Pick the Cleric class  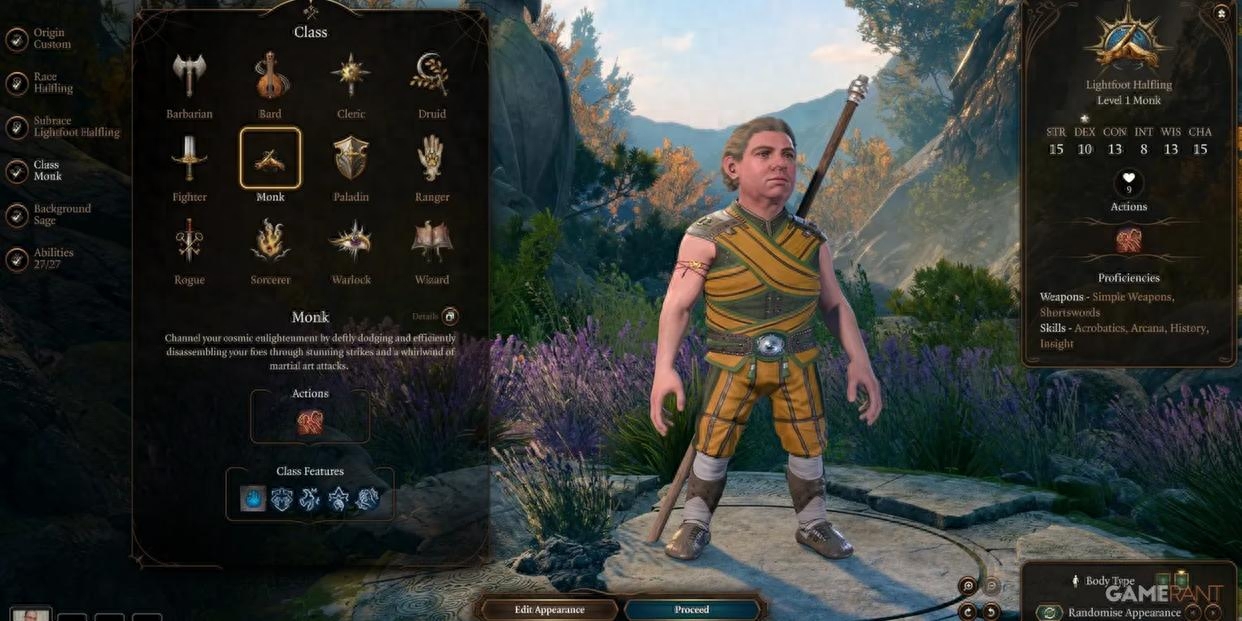point(351,76)
